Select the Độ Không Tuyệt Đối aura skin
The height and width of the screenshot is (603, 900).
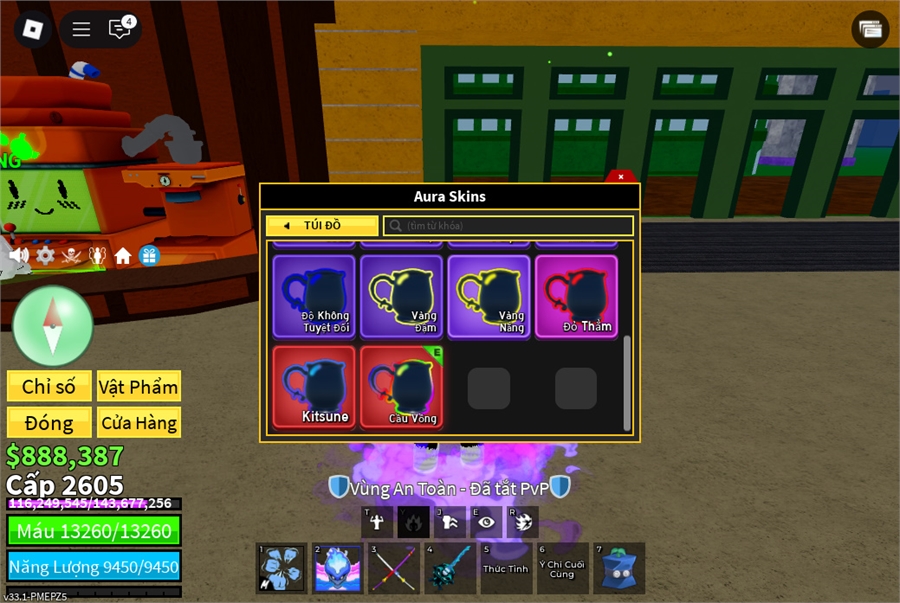314,296
